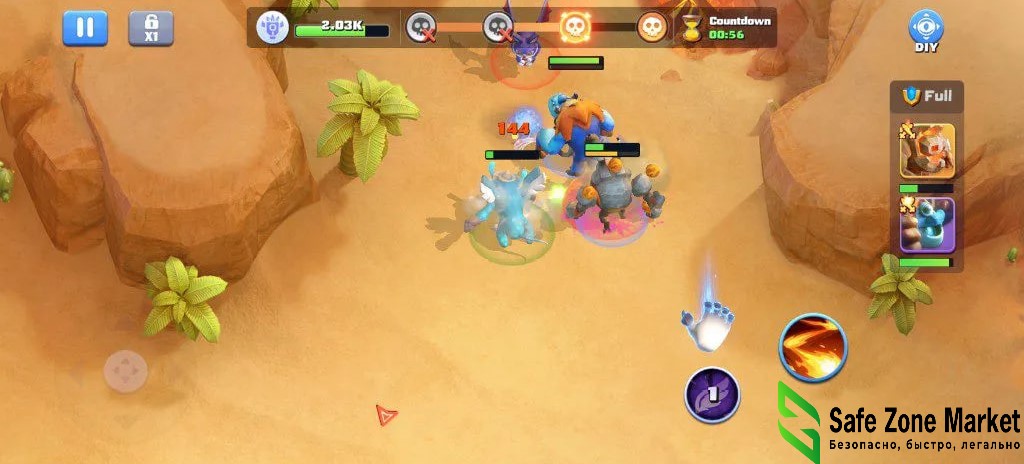Open the DIY control mode
1024x464 pixels.
926,30
